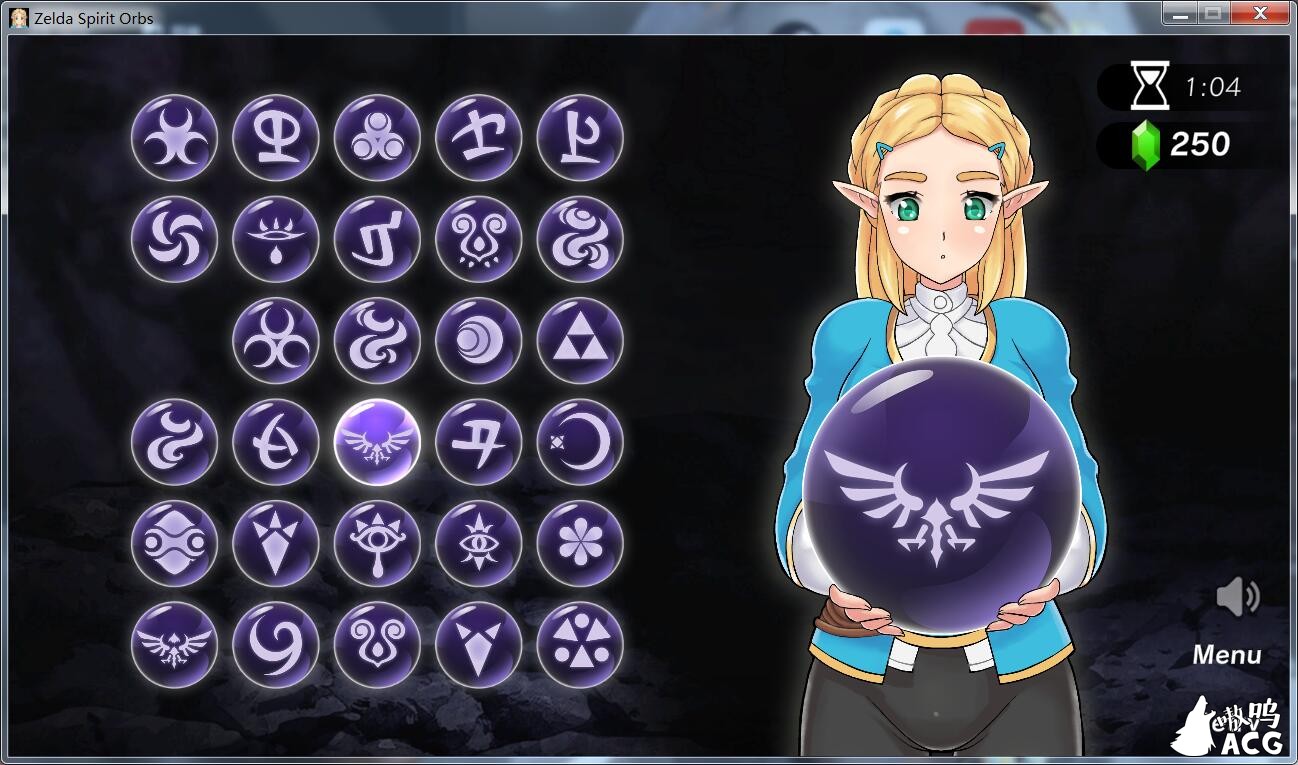Viewport: 1298px width, 765px height.
Task: Click the winged Hyrule crest orb in bottom-left
Action: tap(174, 645)
